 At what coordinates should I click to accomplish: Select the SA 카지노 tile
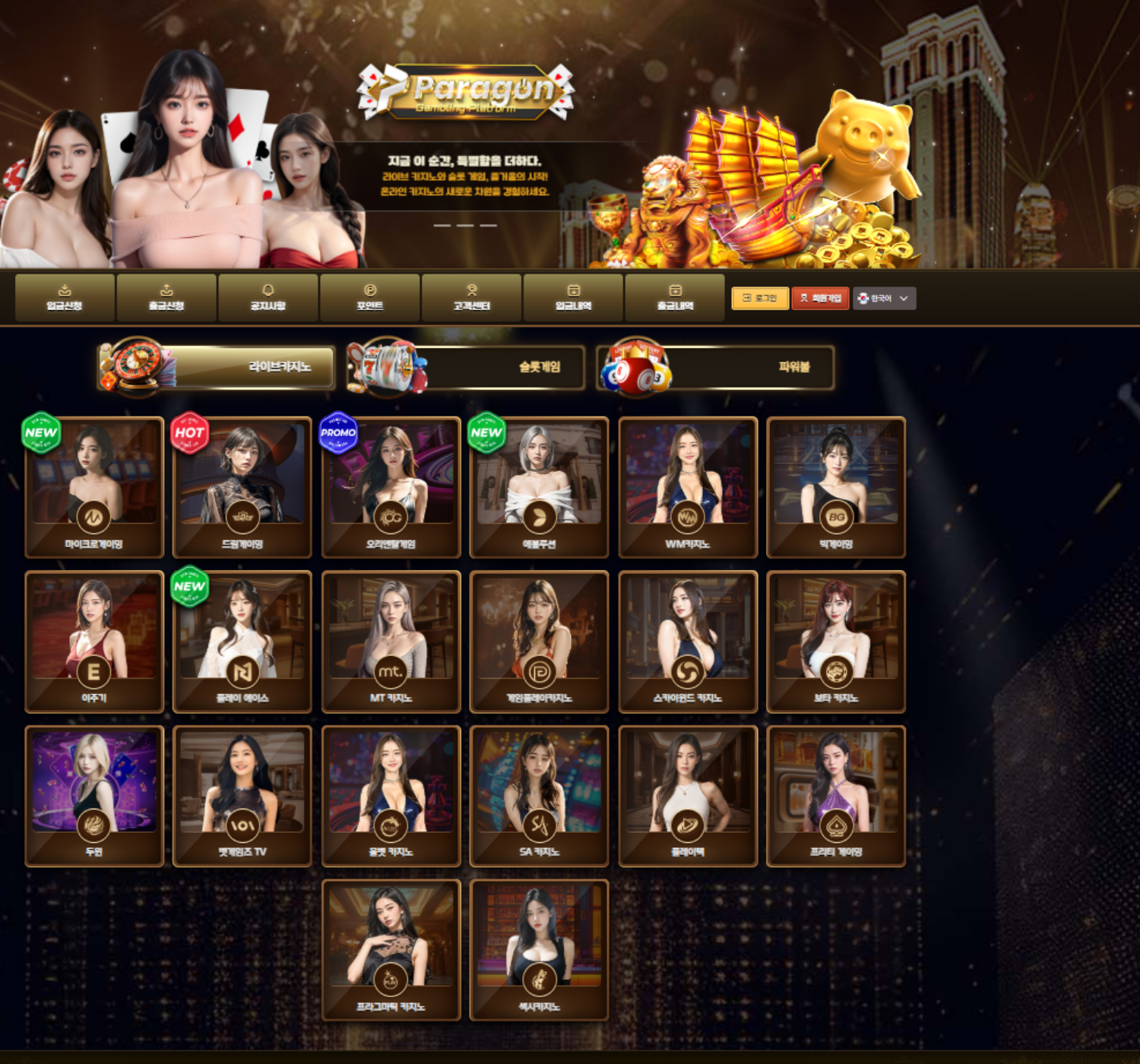coord(540,795)
